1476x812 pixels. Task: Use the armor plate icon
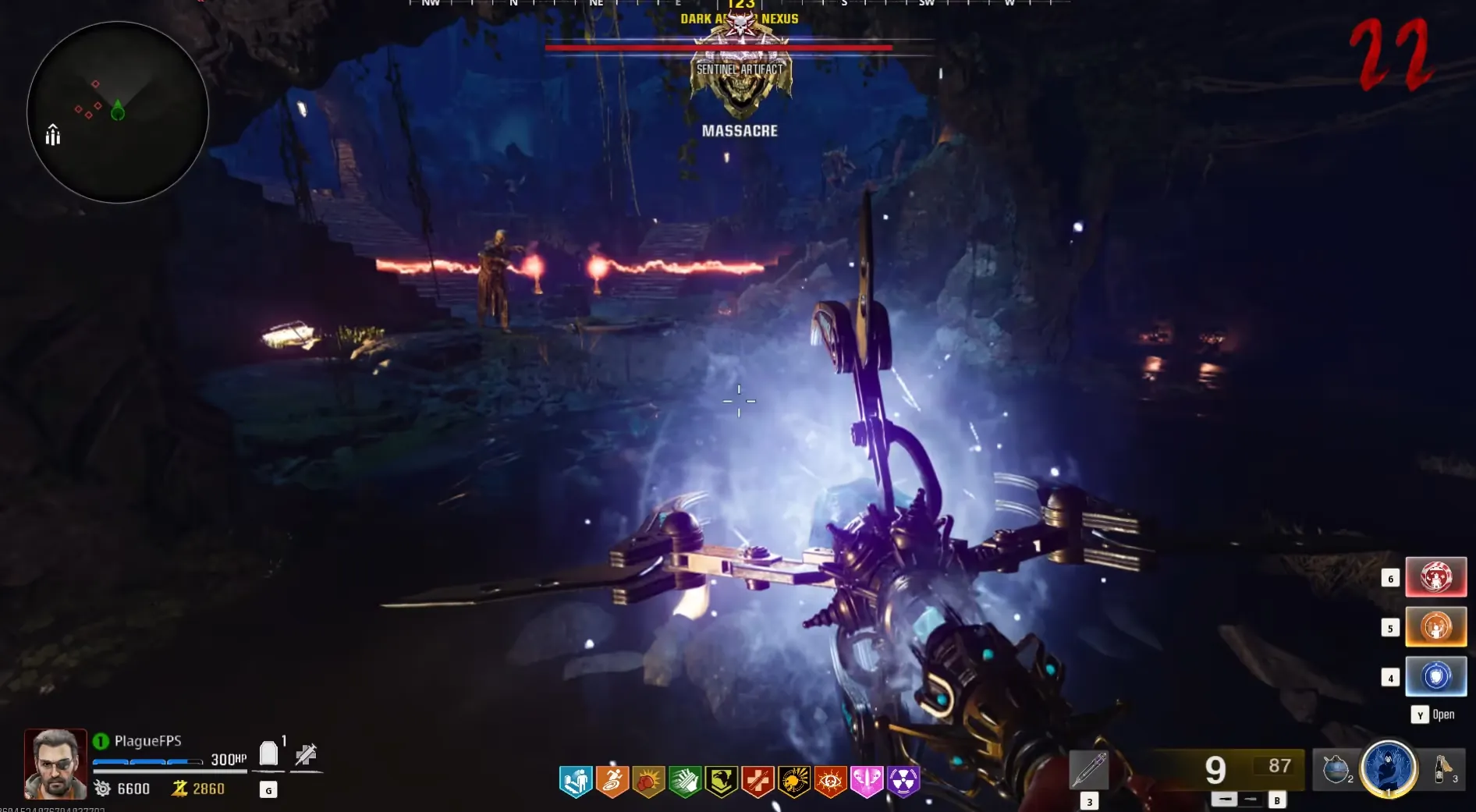268,753
